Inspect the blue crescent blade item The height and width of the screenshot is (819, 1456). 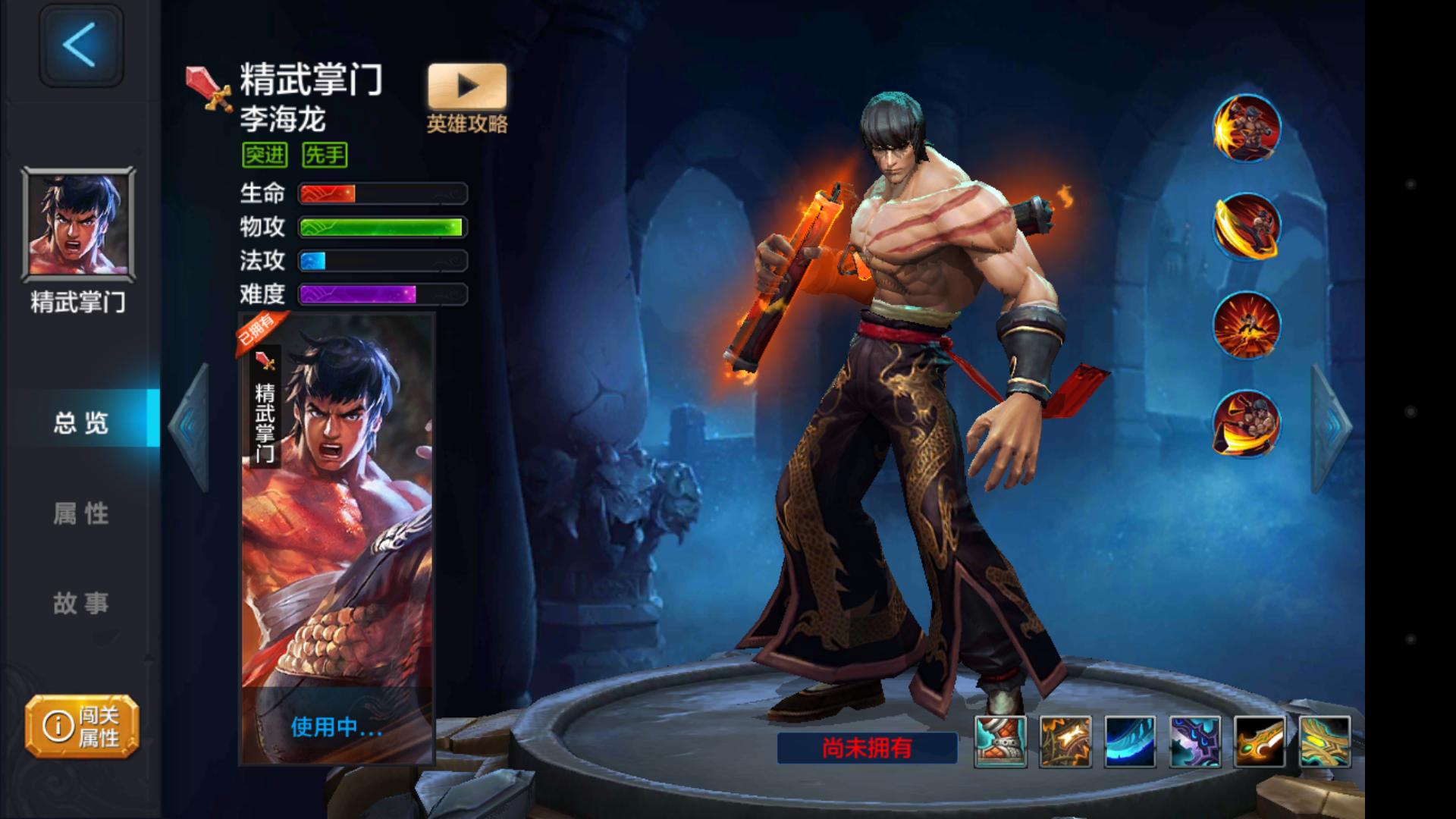1130,741
